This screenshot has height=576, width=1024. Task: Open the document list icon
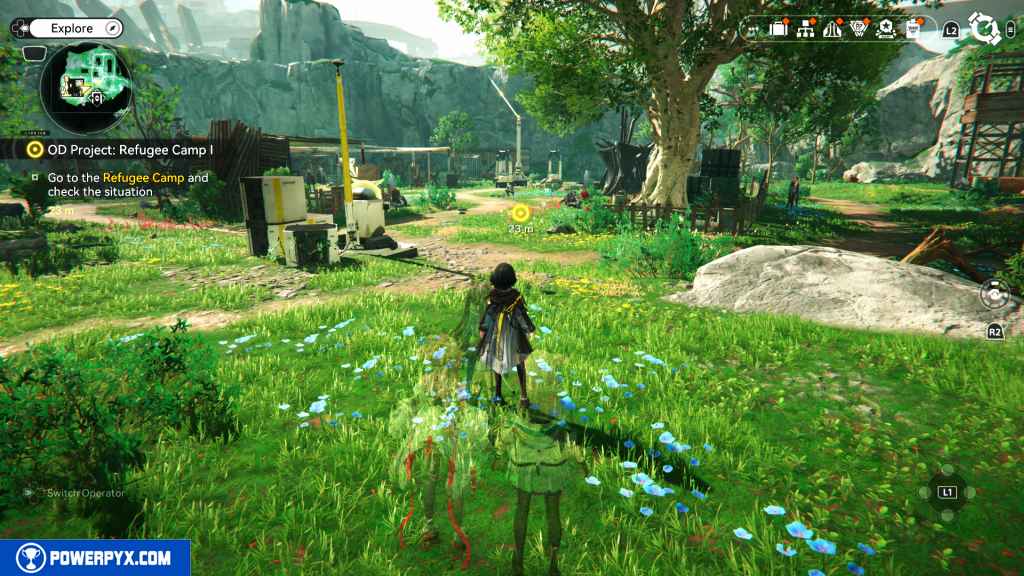tap(912, 29)
